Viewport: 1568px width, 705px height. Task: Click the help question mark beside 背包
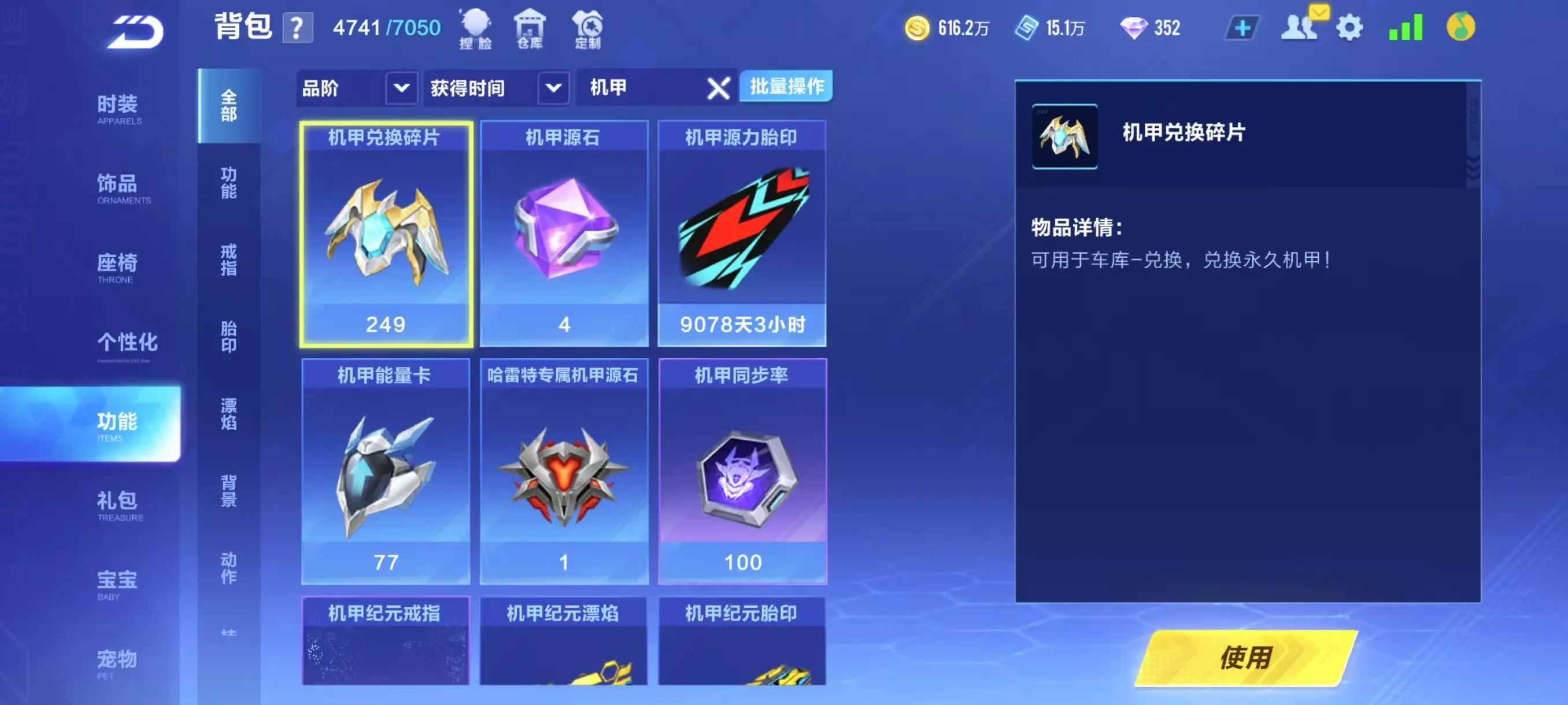click(297, 27)
